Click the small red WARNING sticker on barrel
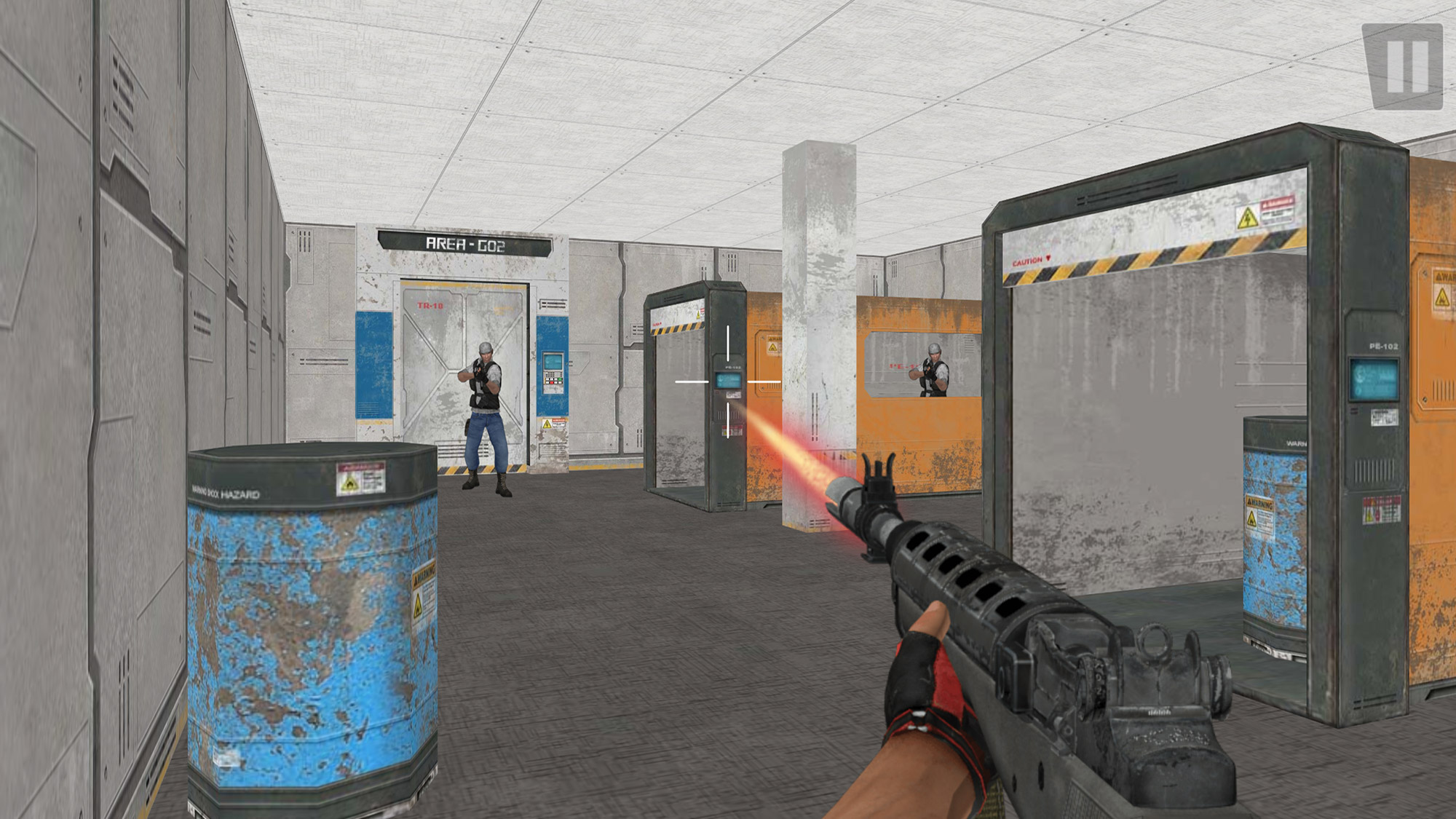This screenshot has height=819, width=1456. pyautogui.click(x=362, y=467)
